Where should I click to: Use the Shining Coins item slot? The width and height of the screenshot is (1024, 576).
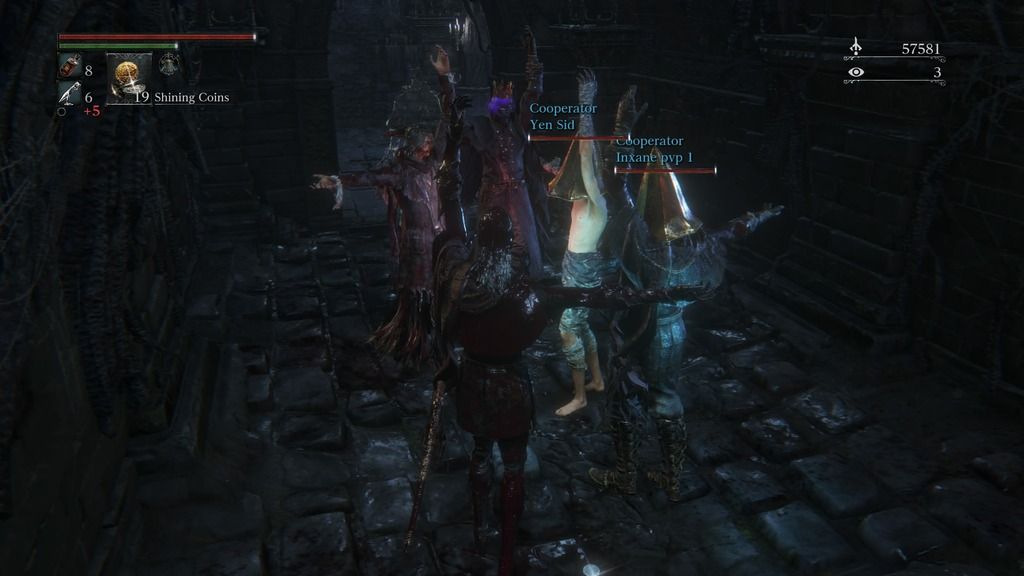coord(128,79)
